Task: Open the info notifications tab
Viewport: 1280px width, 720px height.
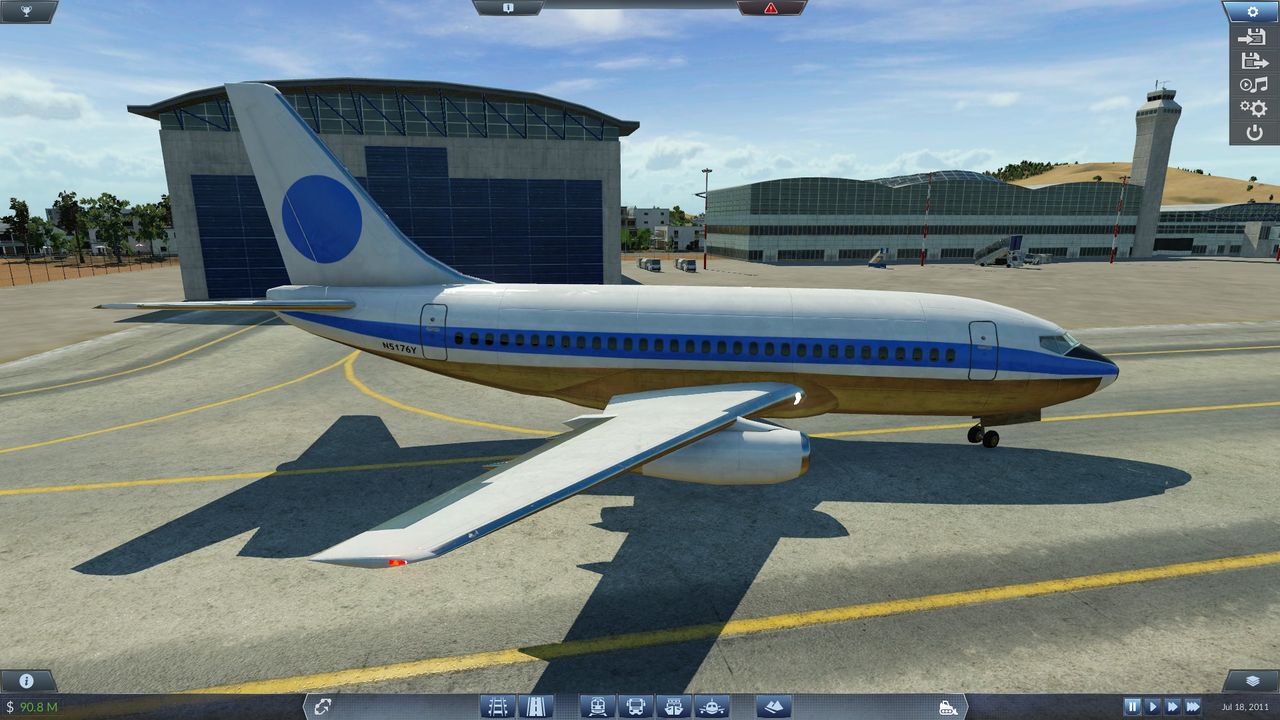Action: pyautogui.click(x=508, y=8)
